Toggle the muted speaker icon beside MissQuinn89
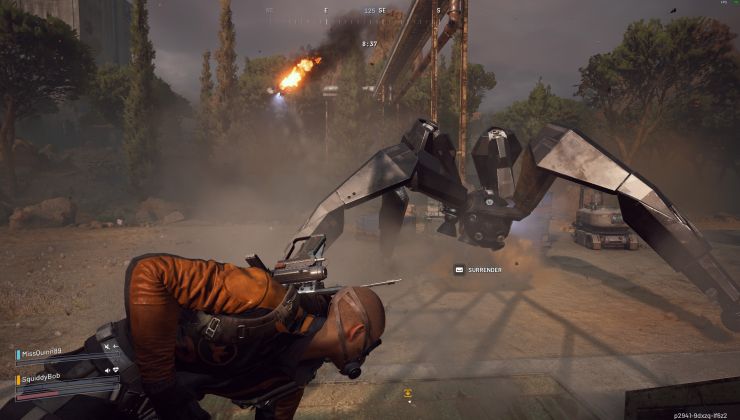Screen dimensions: 740x420 coord(104,346)
